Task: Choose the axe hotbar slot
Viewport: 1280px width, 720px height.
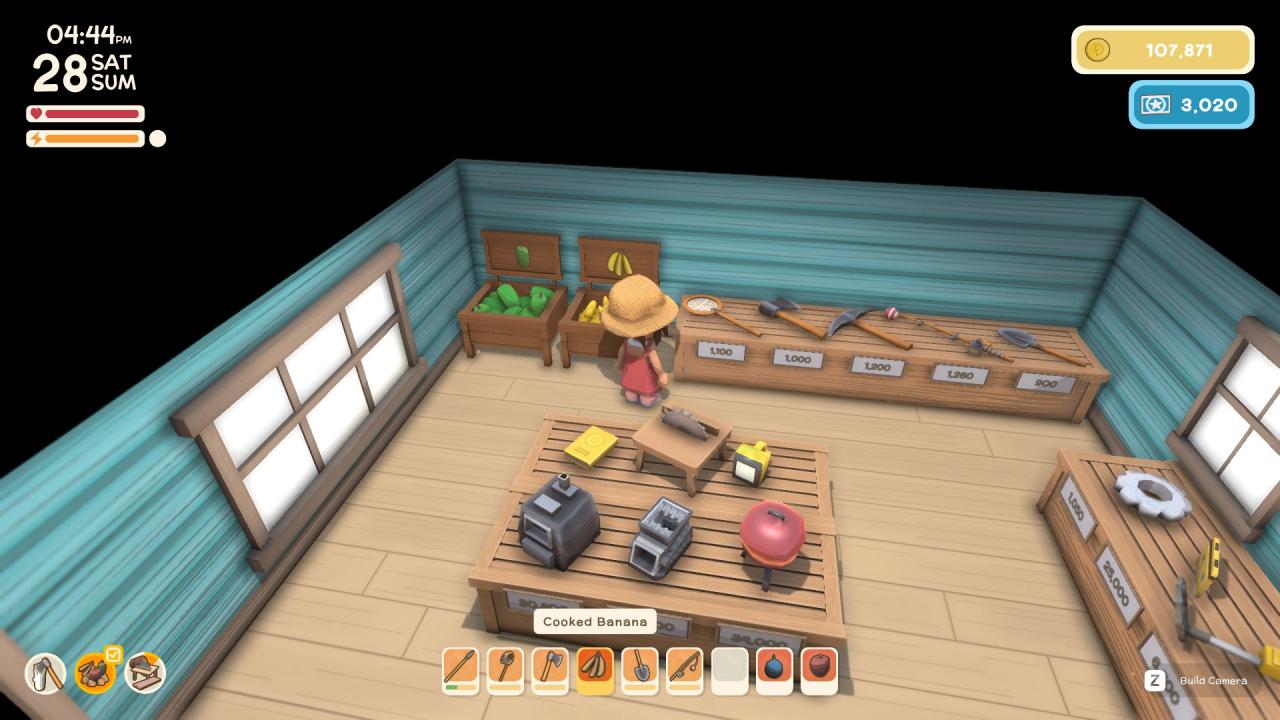Action: 550,668
